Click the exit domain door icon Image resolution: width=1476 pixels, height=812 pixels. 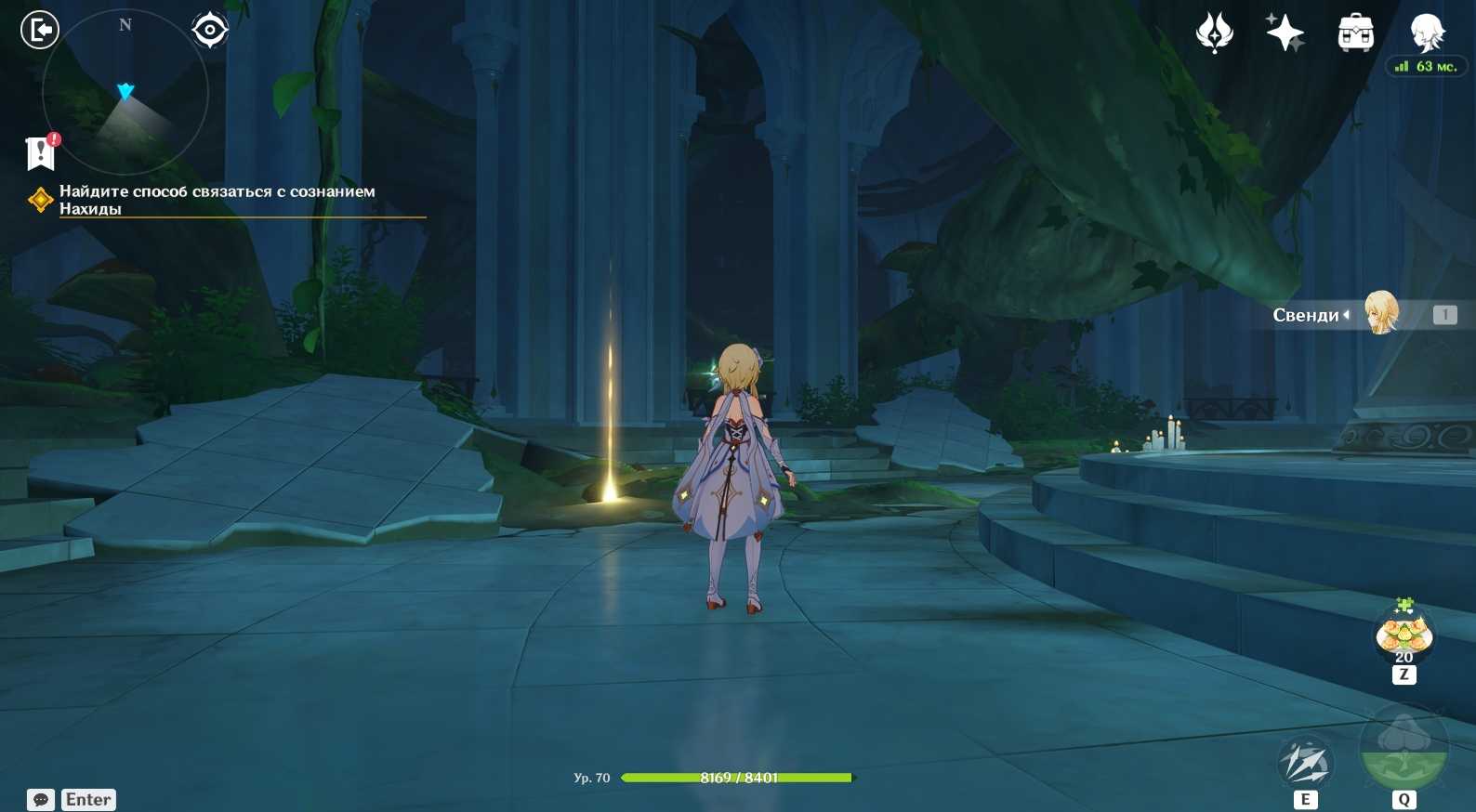click(40, 30)
